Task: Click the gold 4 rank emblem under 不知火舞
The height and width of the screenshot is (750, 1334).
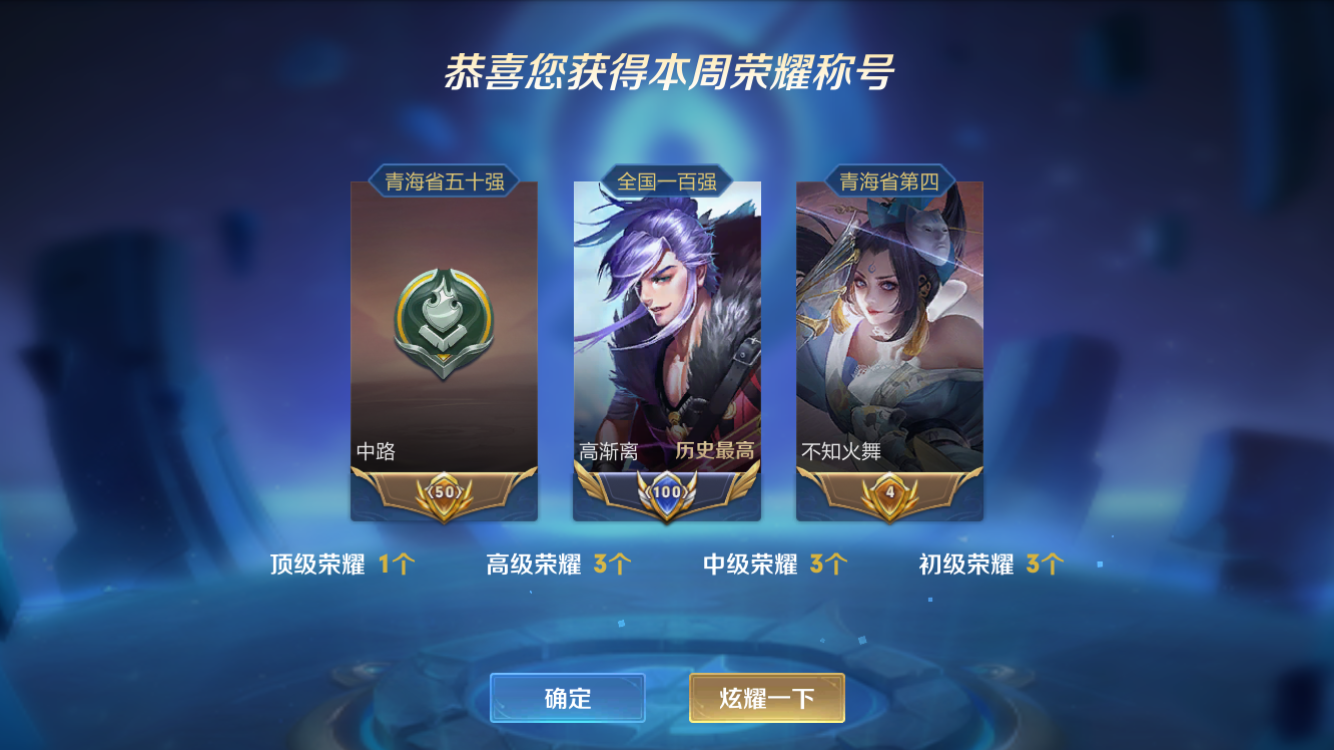Action: (x=890, y=492)
